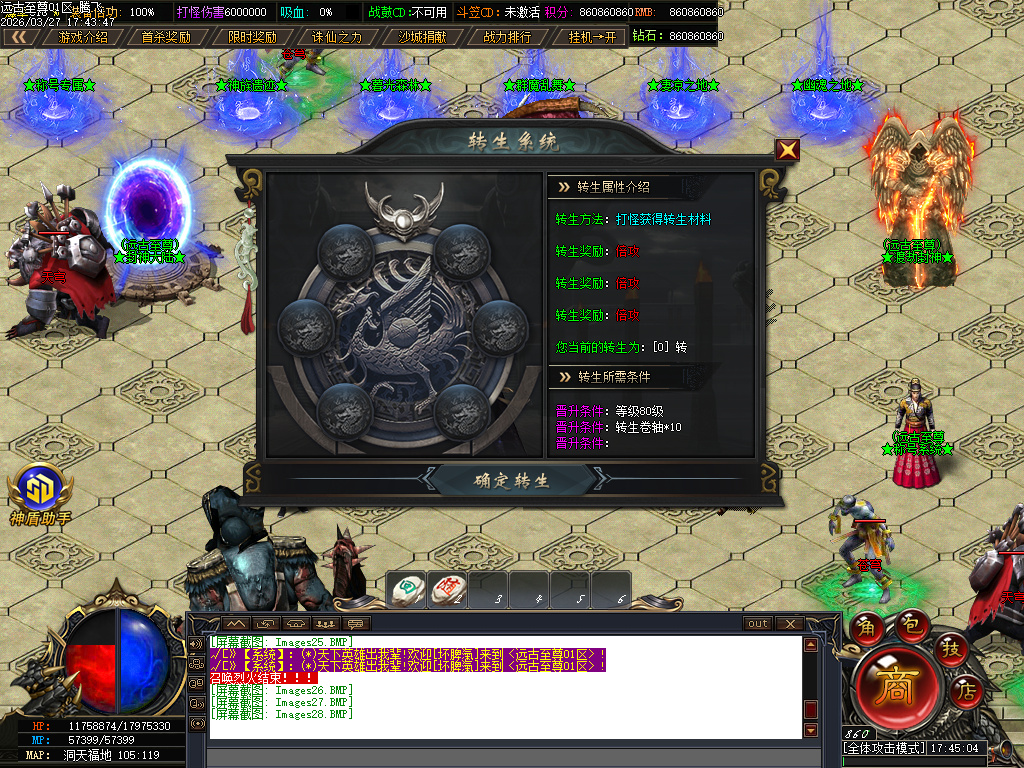Viewport: 1024px width, 768px height.
Task: Open the 首杀奖励 first-kill rewards
Action: [166, 37]
